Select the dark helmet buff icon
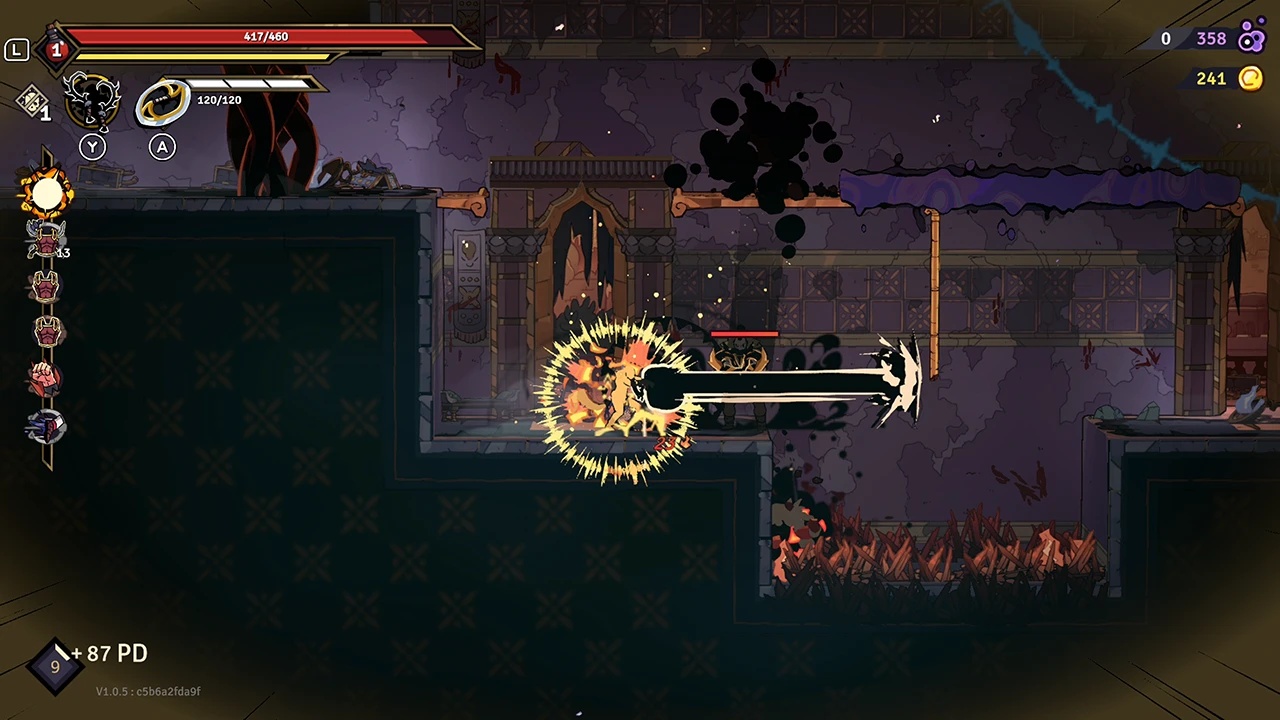 click(x=46, y=426)
